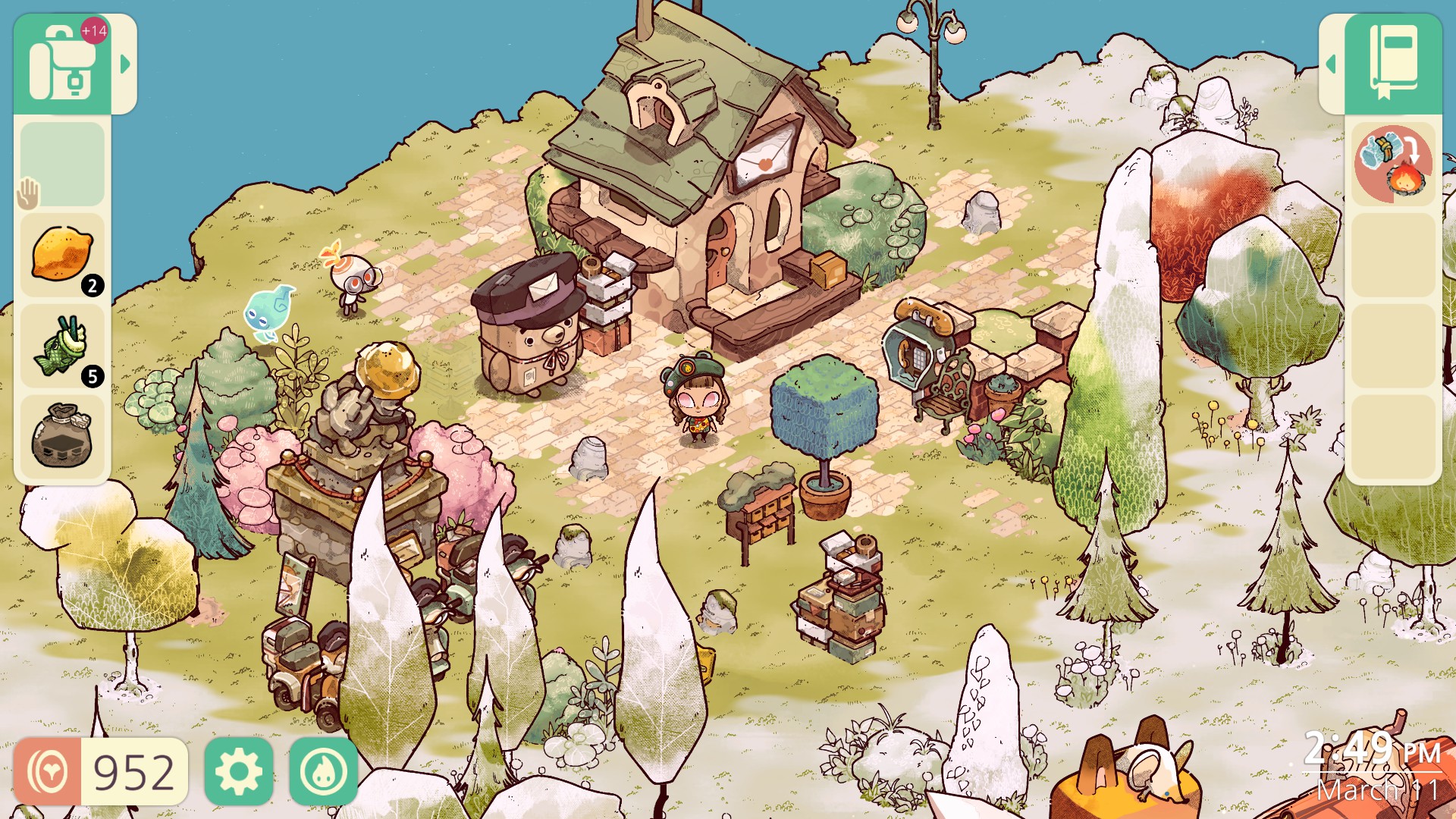1456x819 pixels.
Task: Open the backpack inventory
Action: coord(64,61)
